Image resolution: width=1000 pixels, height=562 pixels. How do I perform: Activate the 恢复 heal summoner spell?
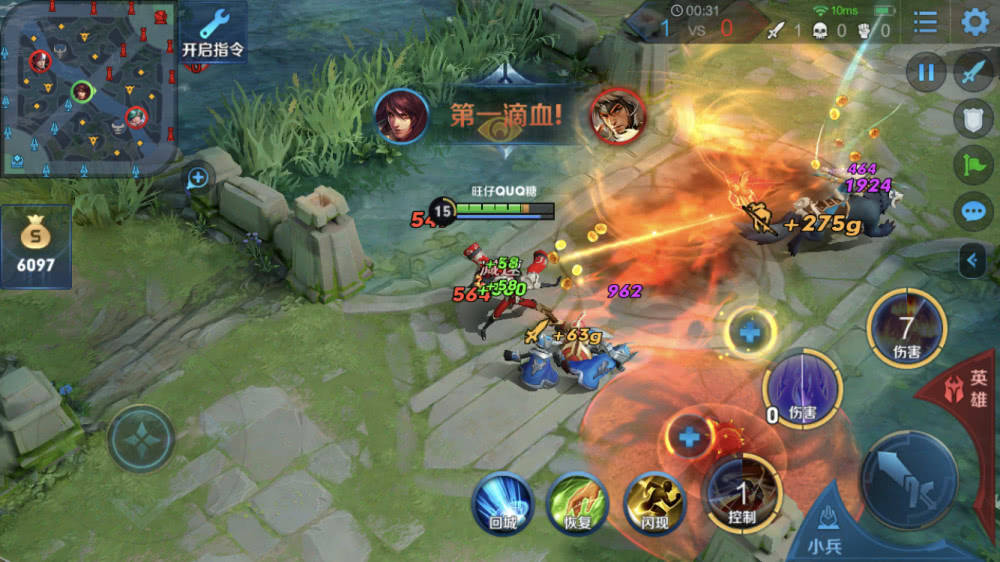(x=578, y=503)
